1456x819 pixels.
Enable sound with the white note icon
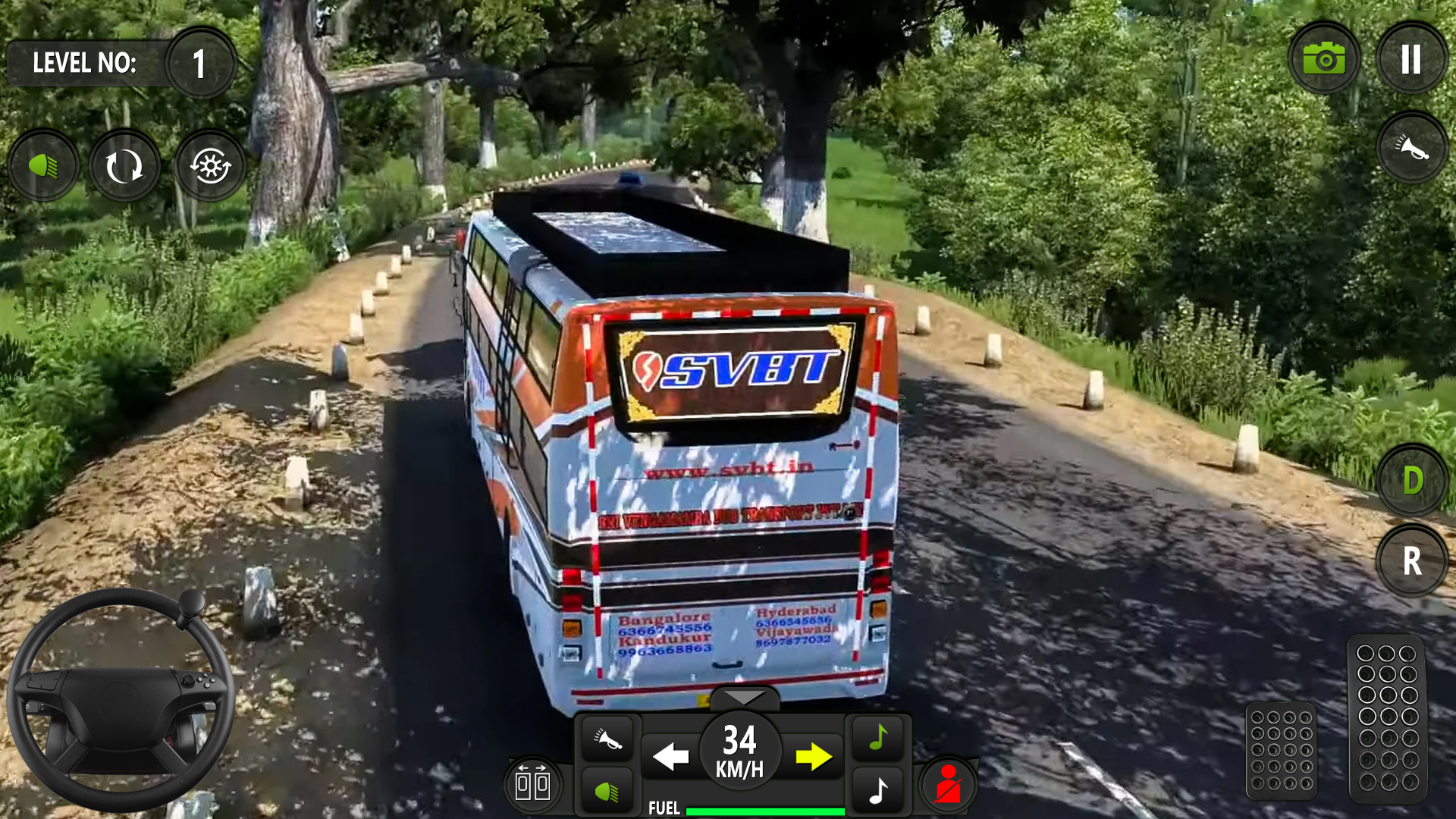pos(877,789)
